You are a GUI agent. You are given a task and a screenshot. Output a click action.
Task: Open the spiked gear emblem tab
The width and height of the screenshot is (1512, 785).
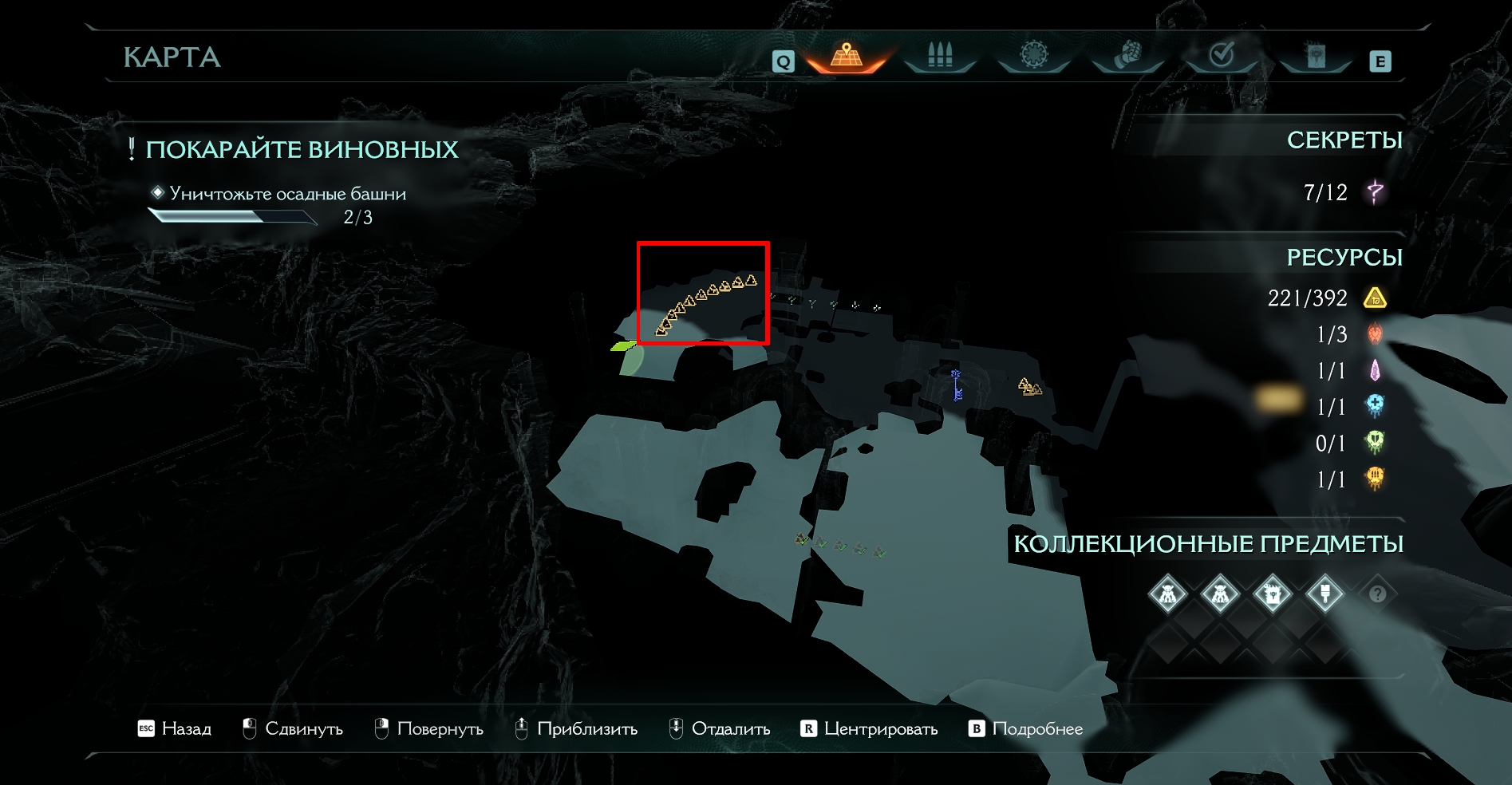[x=1033, y=56]
